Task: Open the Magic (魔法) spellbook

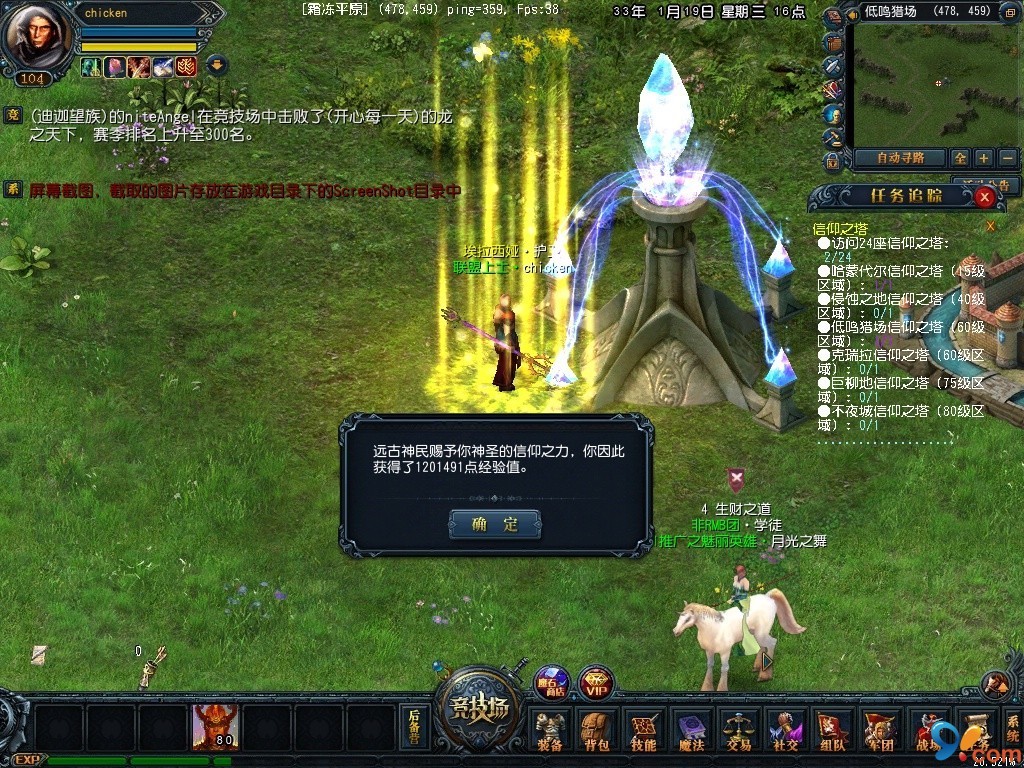Action: coord(691,731)
